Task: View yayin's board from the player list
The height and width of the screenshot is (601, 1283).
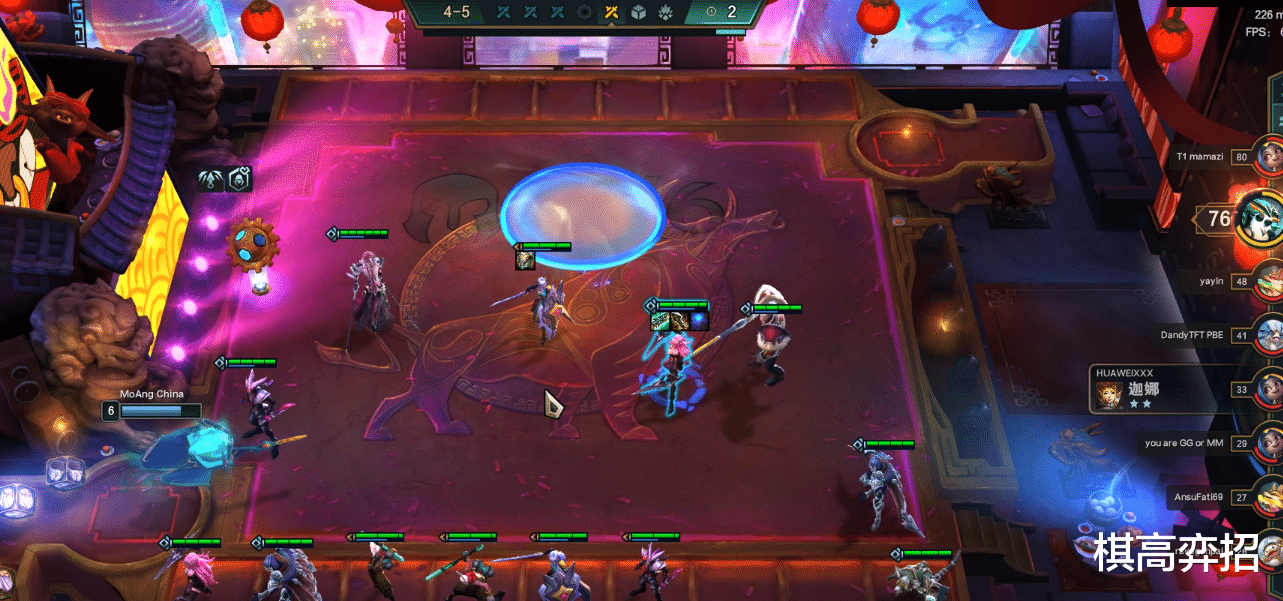Action: click(1270, 281)
